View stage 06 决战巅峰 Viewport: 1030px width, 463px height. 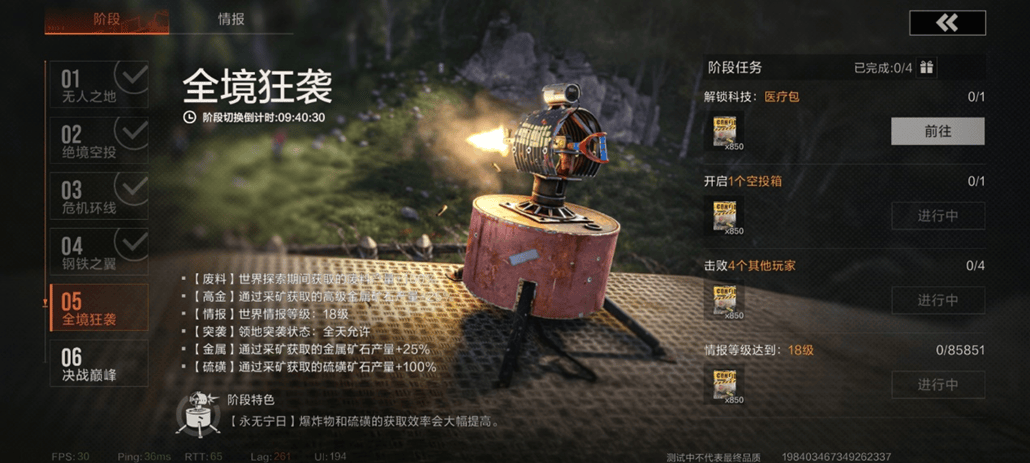[98, 363]
